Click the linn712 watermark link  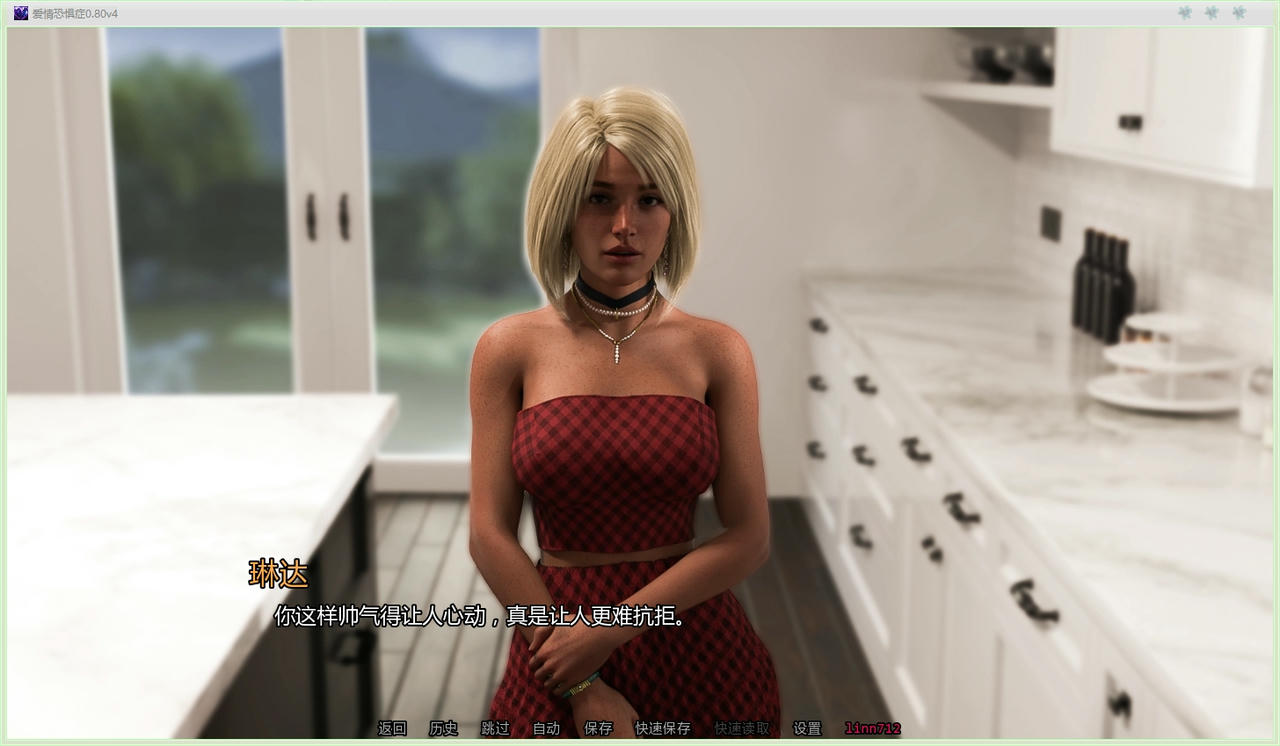pyautogui.click(x=868, y=729)
